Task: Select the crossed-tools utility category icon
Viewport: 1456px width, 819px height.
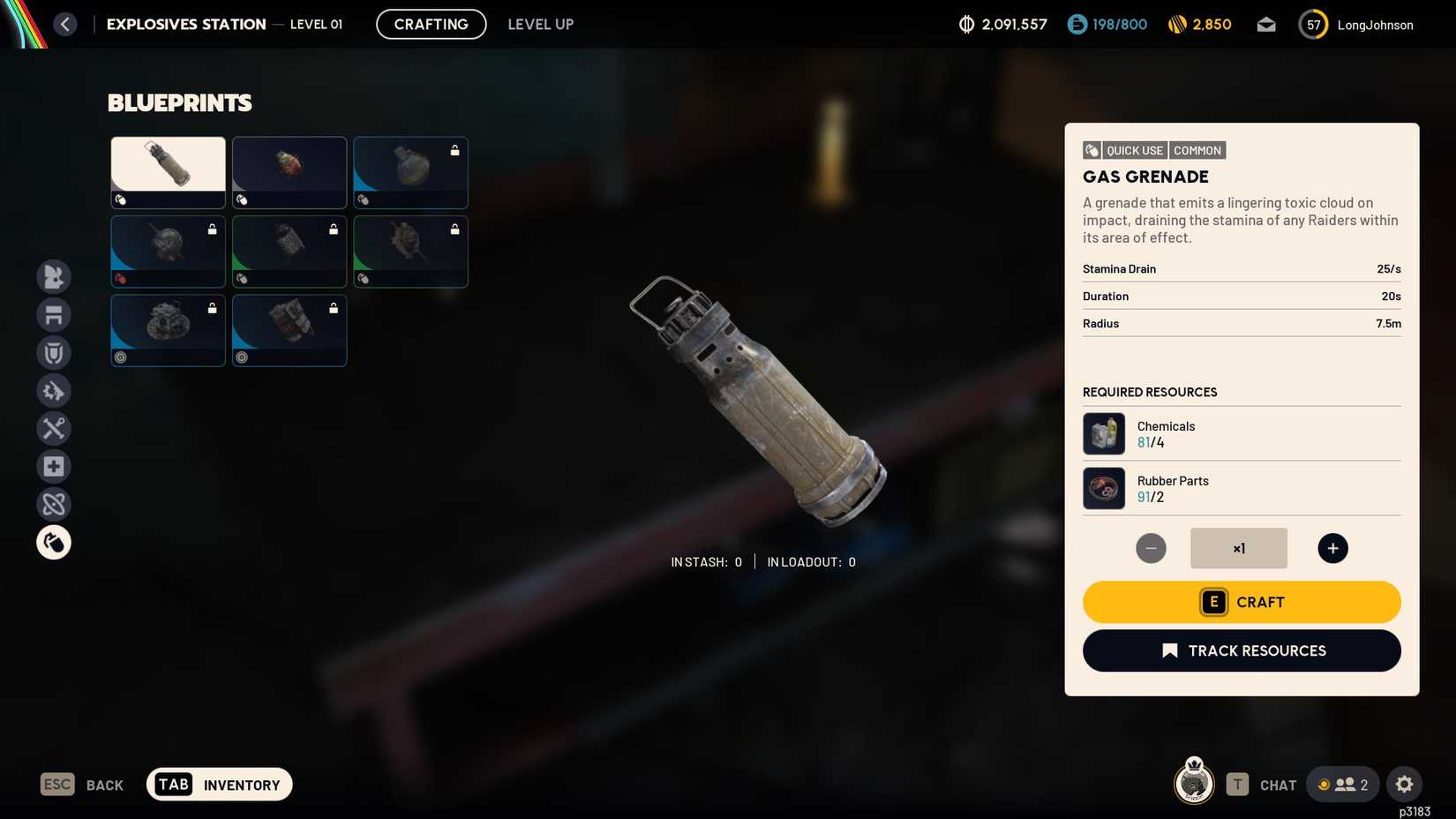Action: tap(54, 429)
